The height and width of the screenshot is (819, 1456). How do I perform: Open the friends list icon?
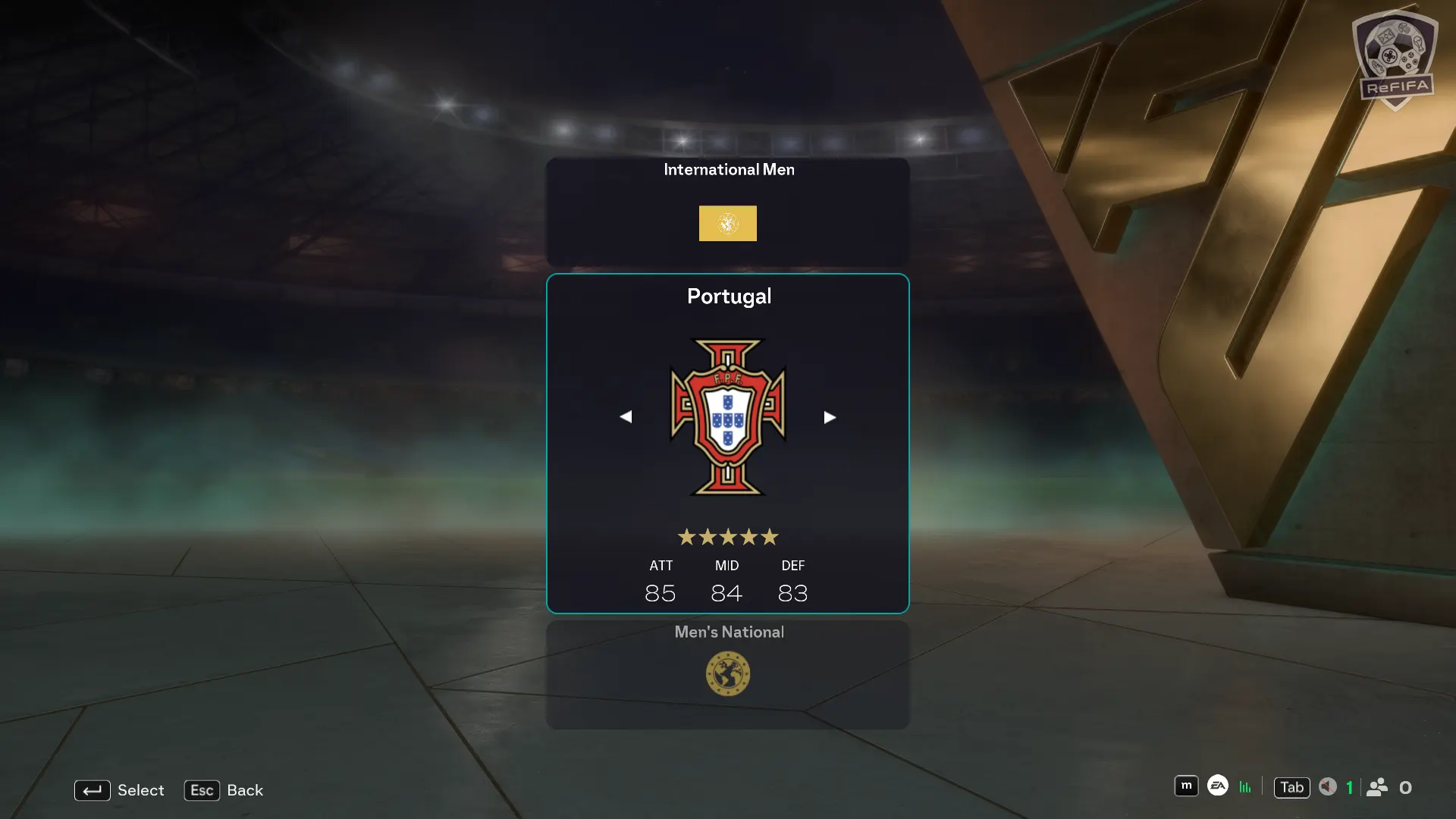click(1377, 787)
